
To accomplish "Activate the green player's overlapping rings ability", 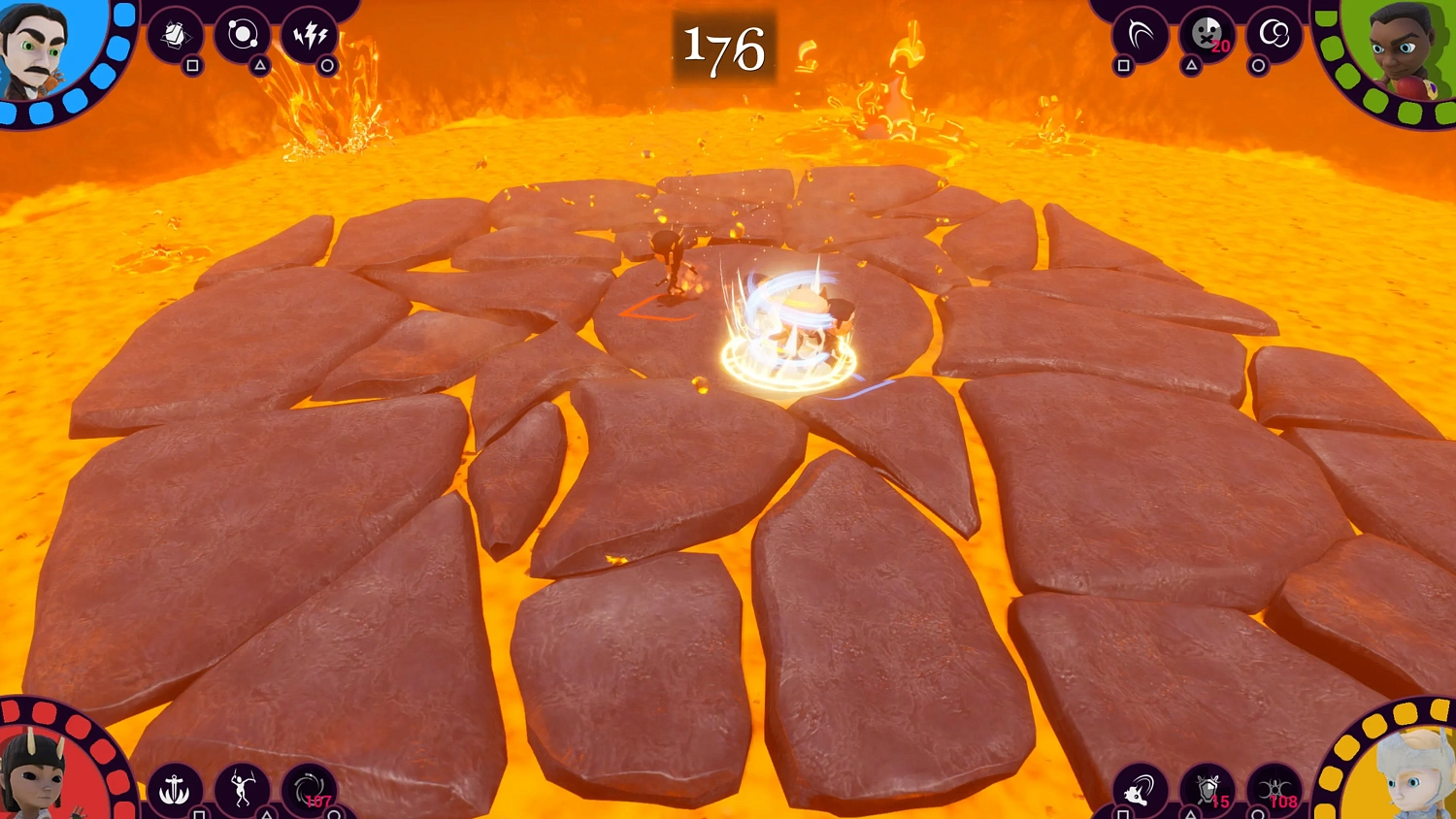I will click(1274, 33).
